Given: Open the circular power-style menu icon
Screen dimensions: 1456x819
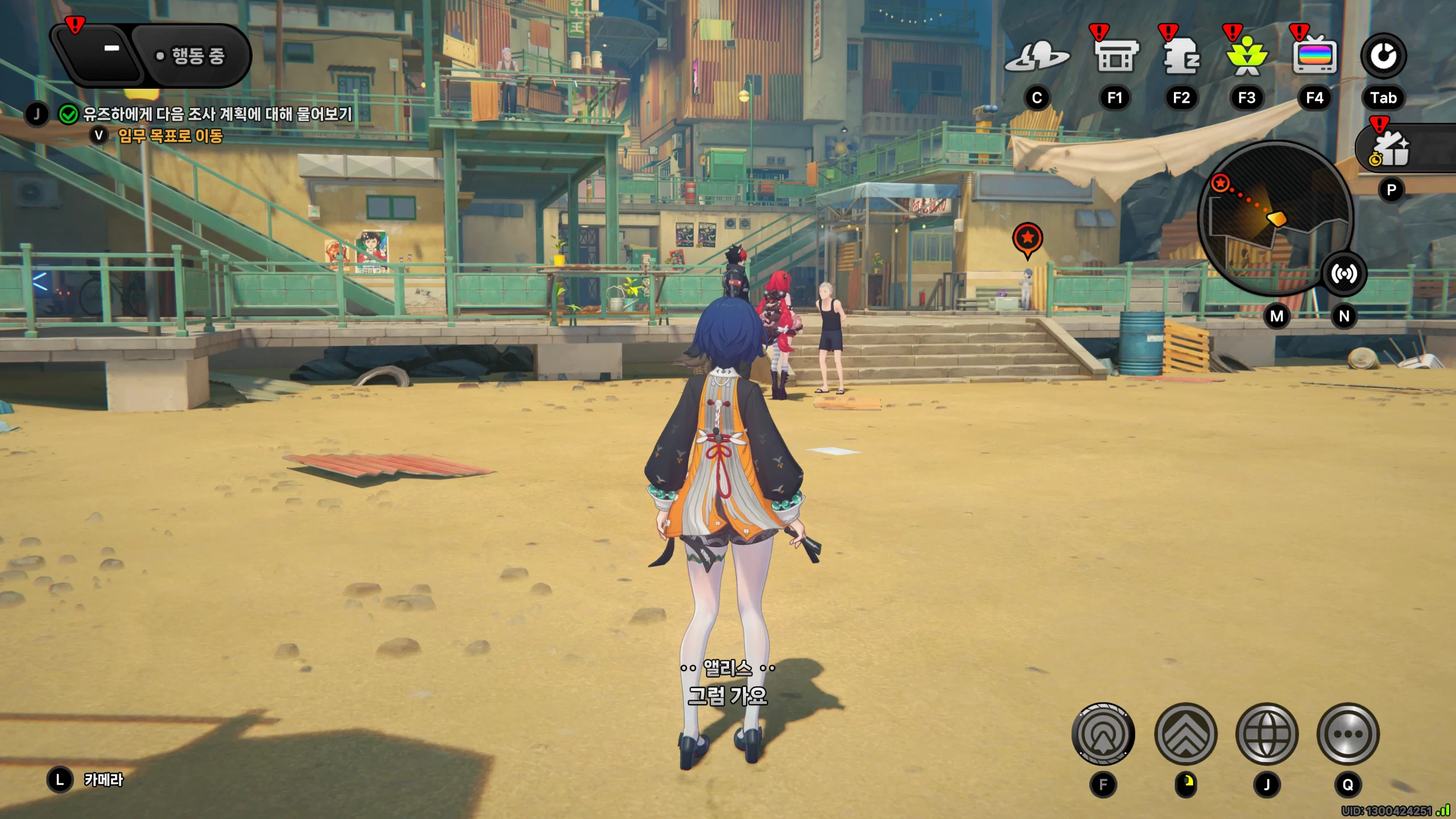Looking at the screenshot, I should [x=1383, y=56].
